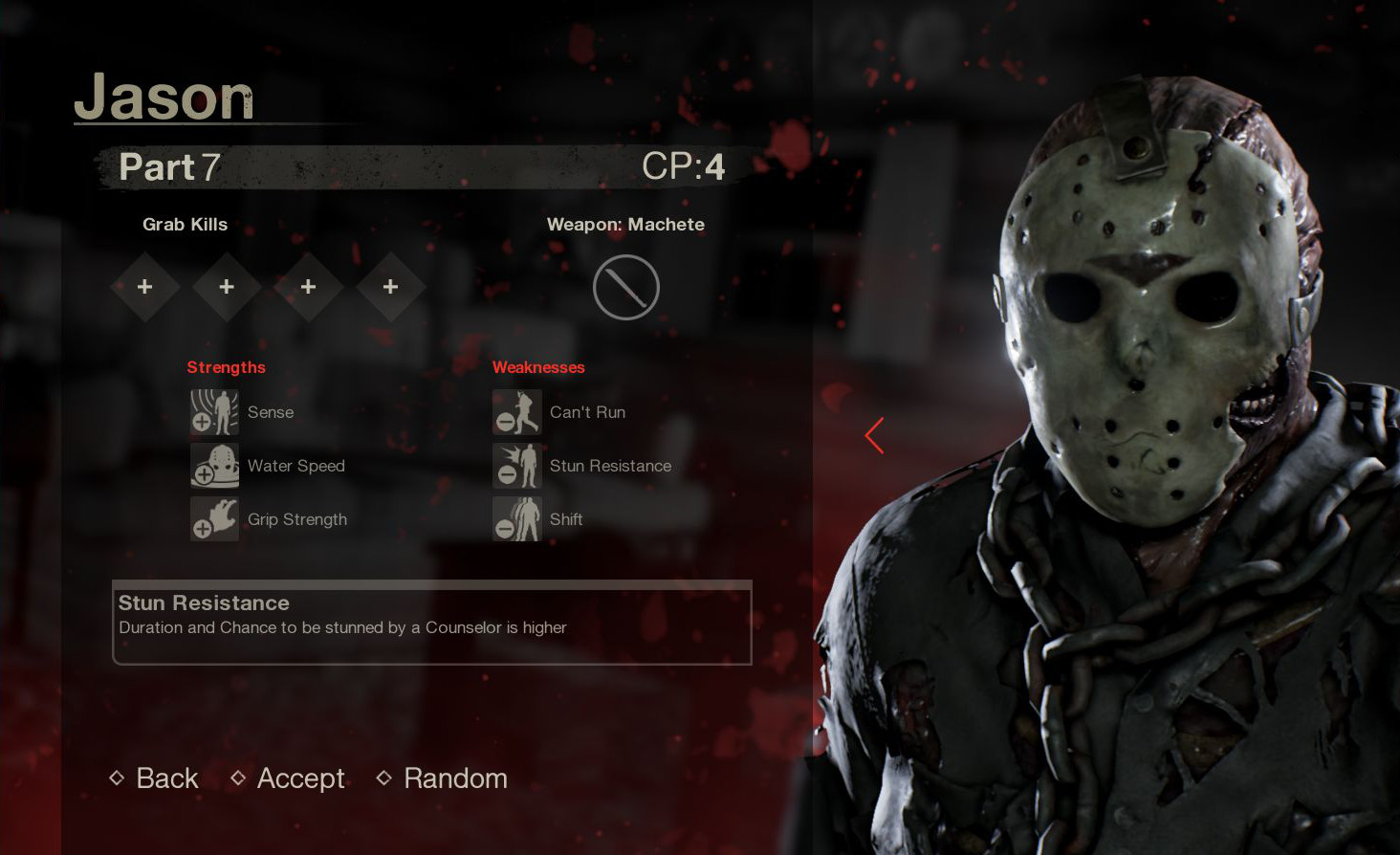Image resolution: width=1400 pixels, height=855 pixels.
Task: Select the Sense strength icon
Action: tap(214, 411)
